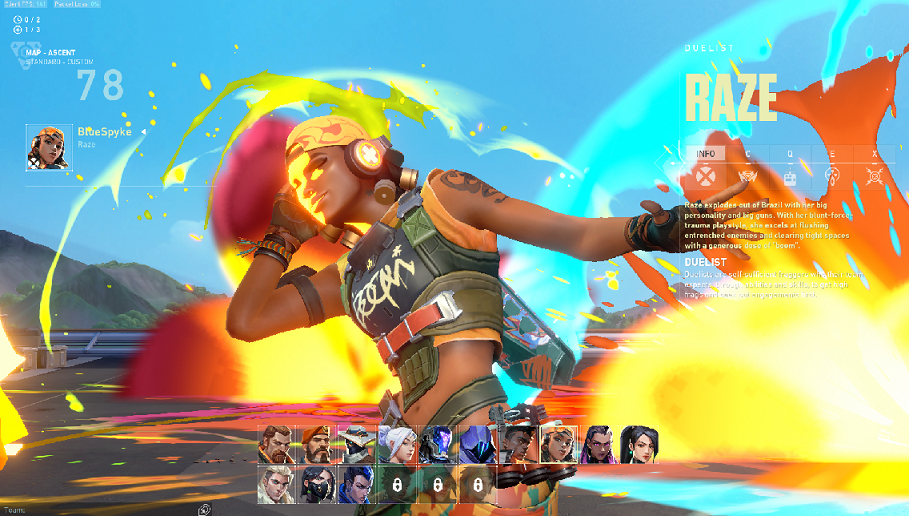
Task: Choose the blue-haired Yoru portrait
Action: [x=358, y=485]
